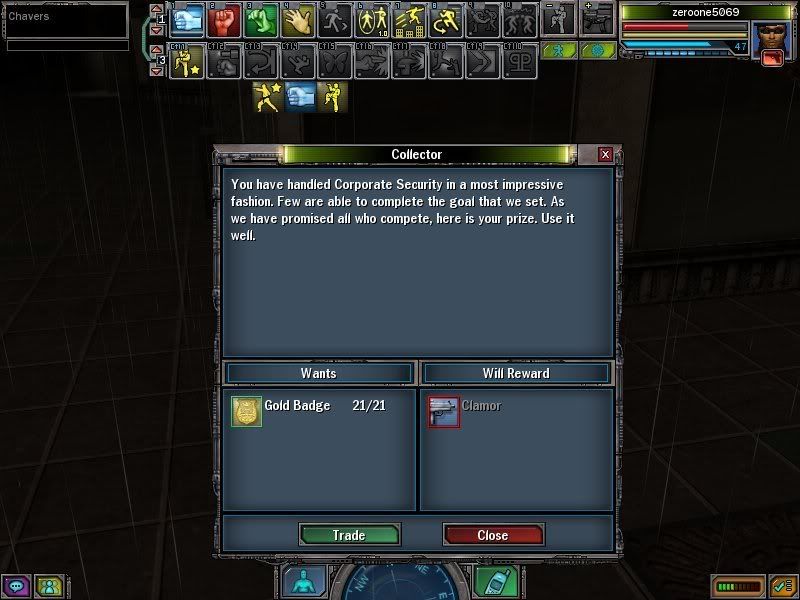Image resolution: width=800 pixels, height=600 pixels.
Task: Click the yellow buildings jump ability
Action: pyautogui.click(x=409, y=20)
